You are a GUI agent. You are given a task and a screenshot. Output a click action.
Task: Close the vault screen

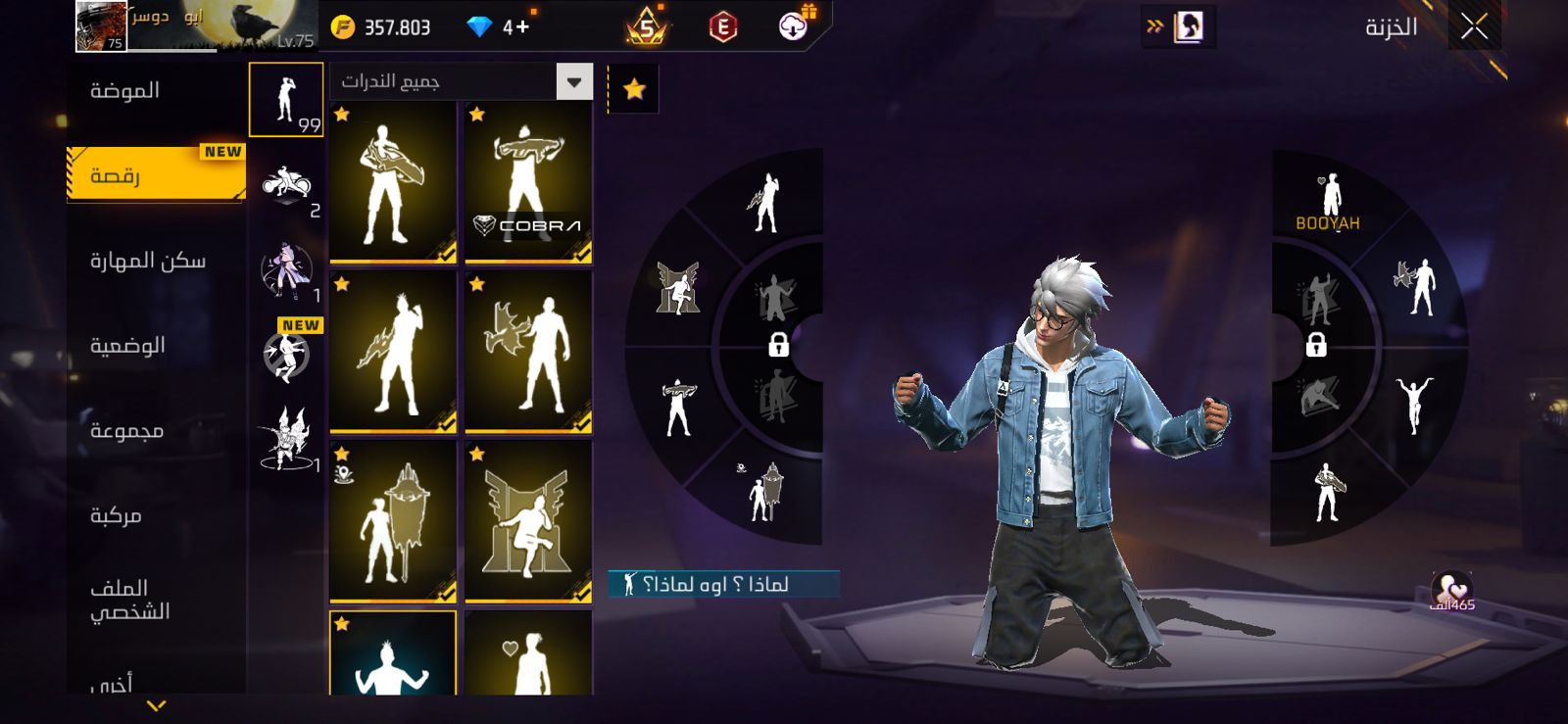coord(1474,27)
